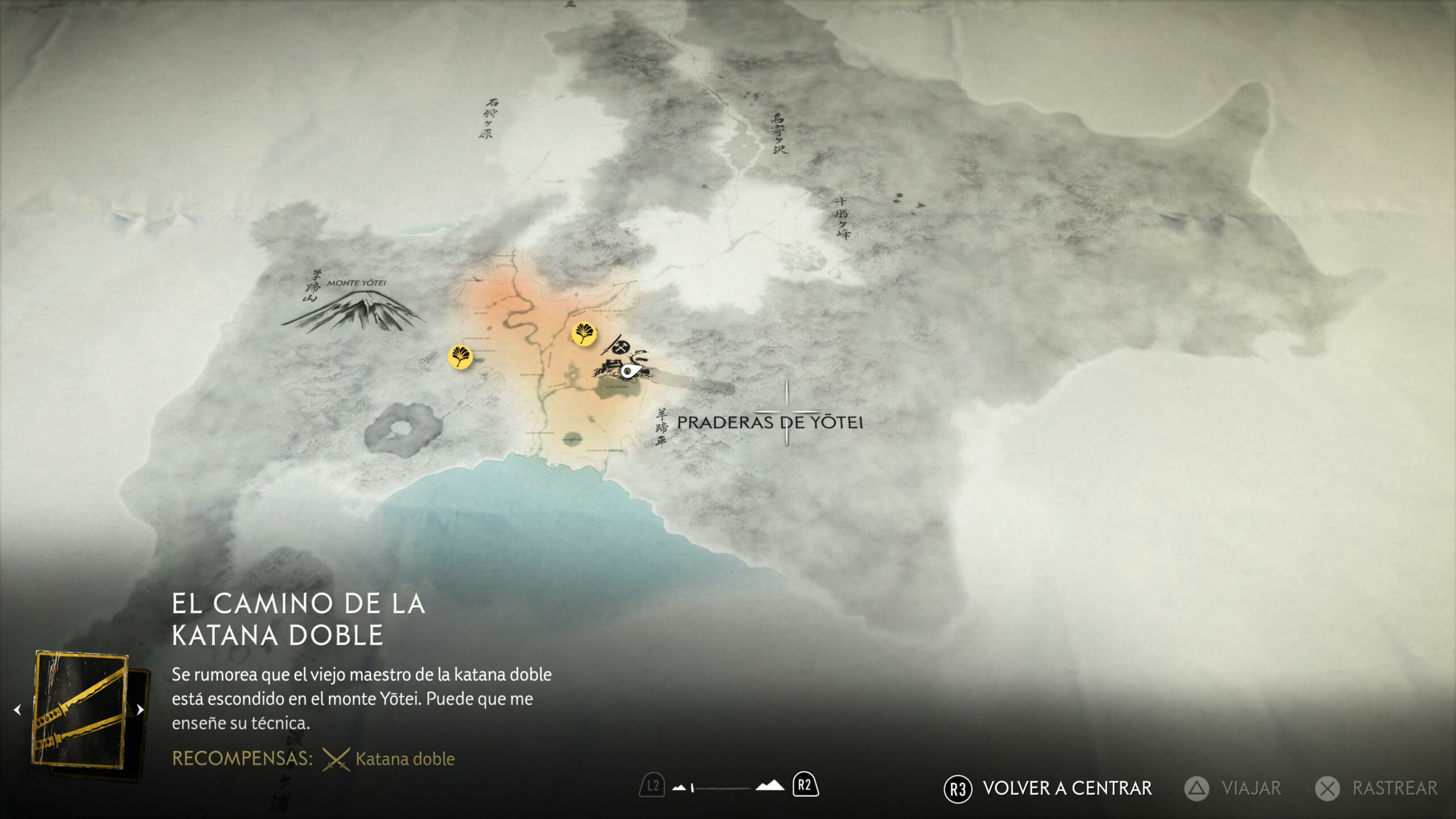Zoom in using the large mountain icon
1456x819 pixels.
click(x=770, y=786)
